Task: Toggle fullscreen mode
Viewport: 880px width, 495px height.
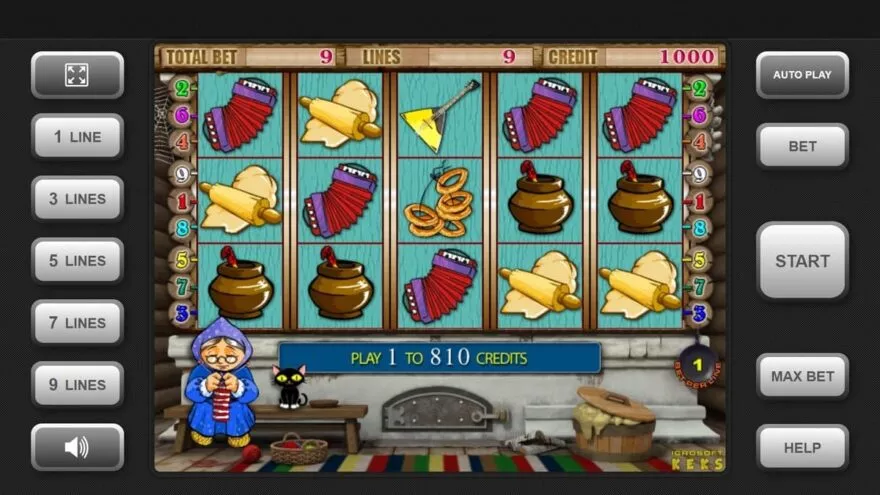Action: click(77, 75)
